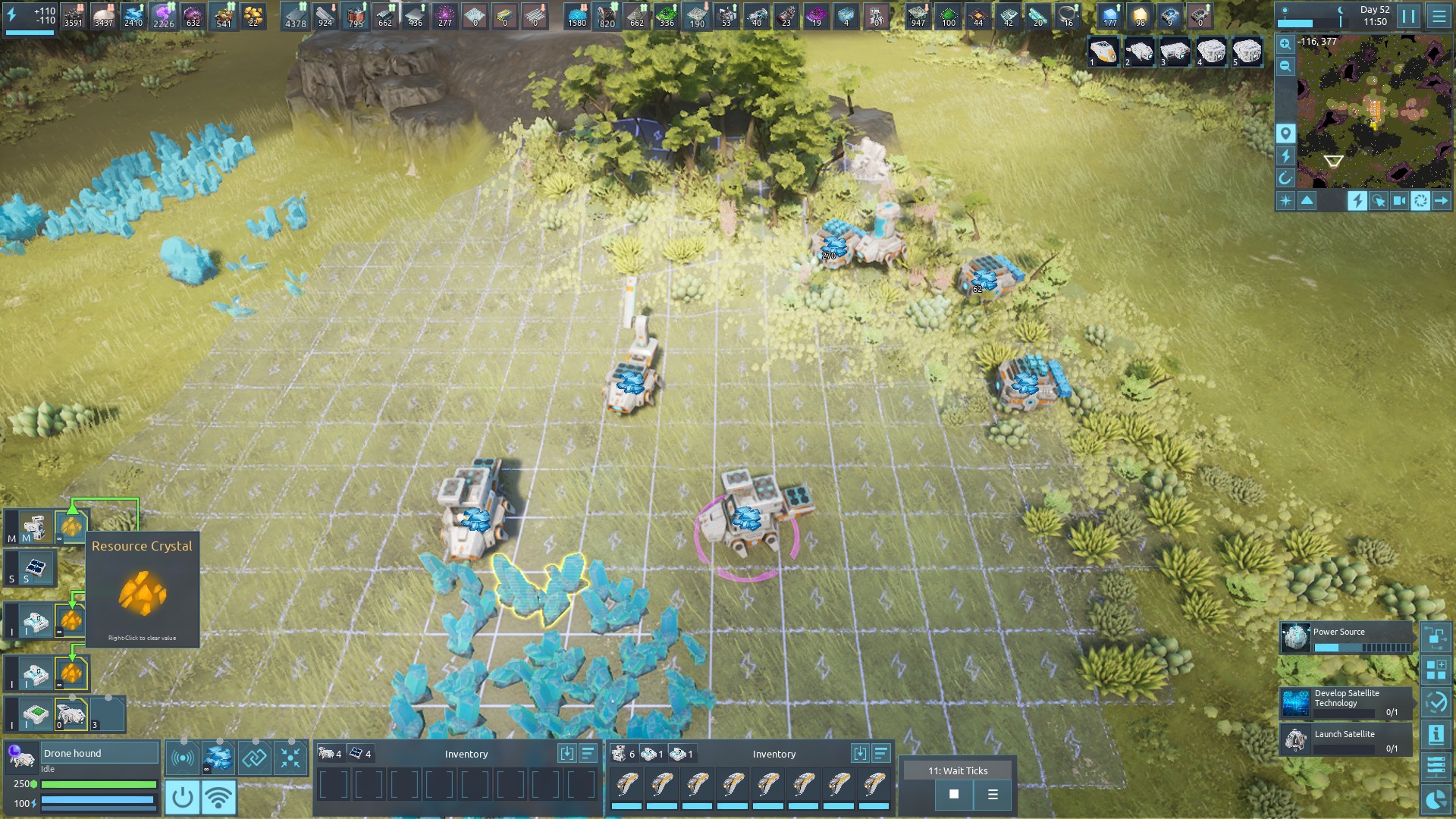This screenshot has width=1456, height=819.
Task: Toggle the map pin marker button
Action: tap(1285, 133)
